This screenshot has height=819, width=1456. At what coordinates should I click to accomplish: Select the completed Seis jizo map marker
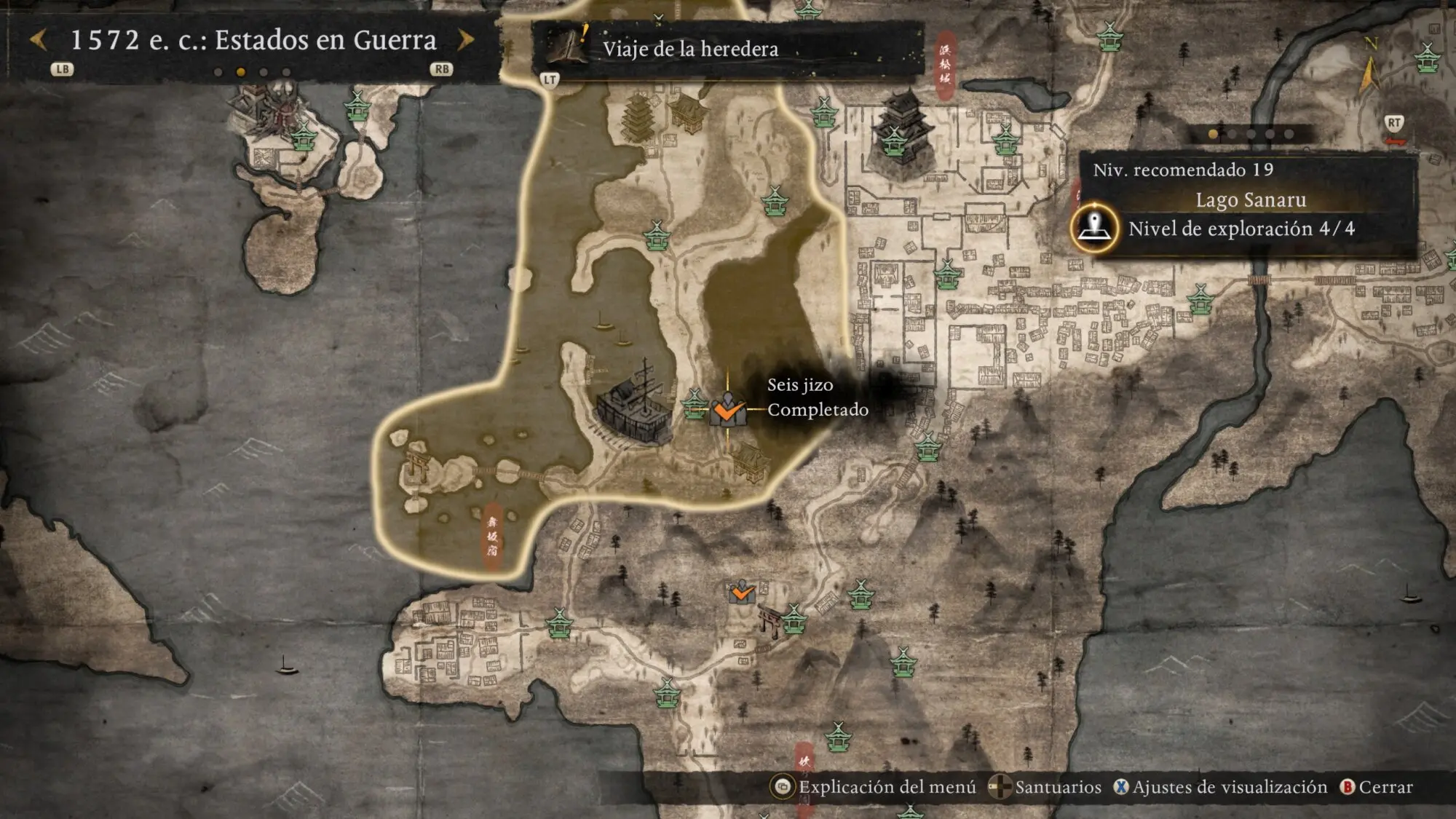coord(727,410)
